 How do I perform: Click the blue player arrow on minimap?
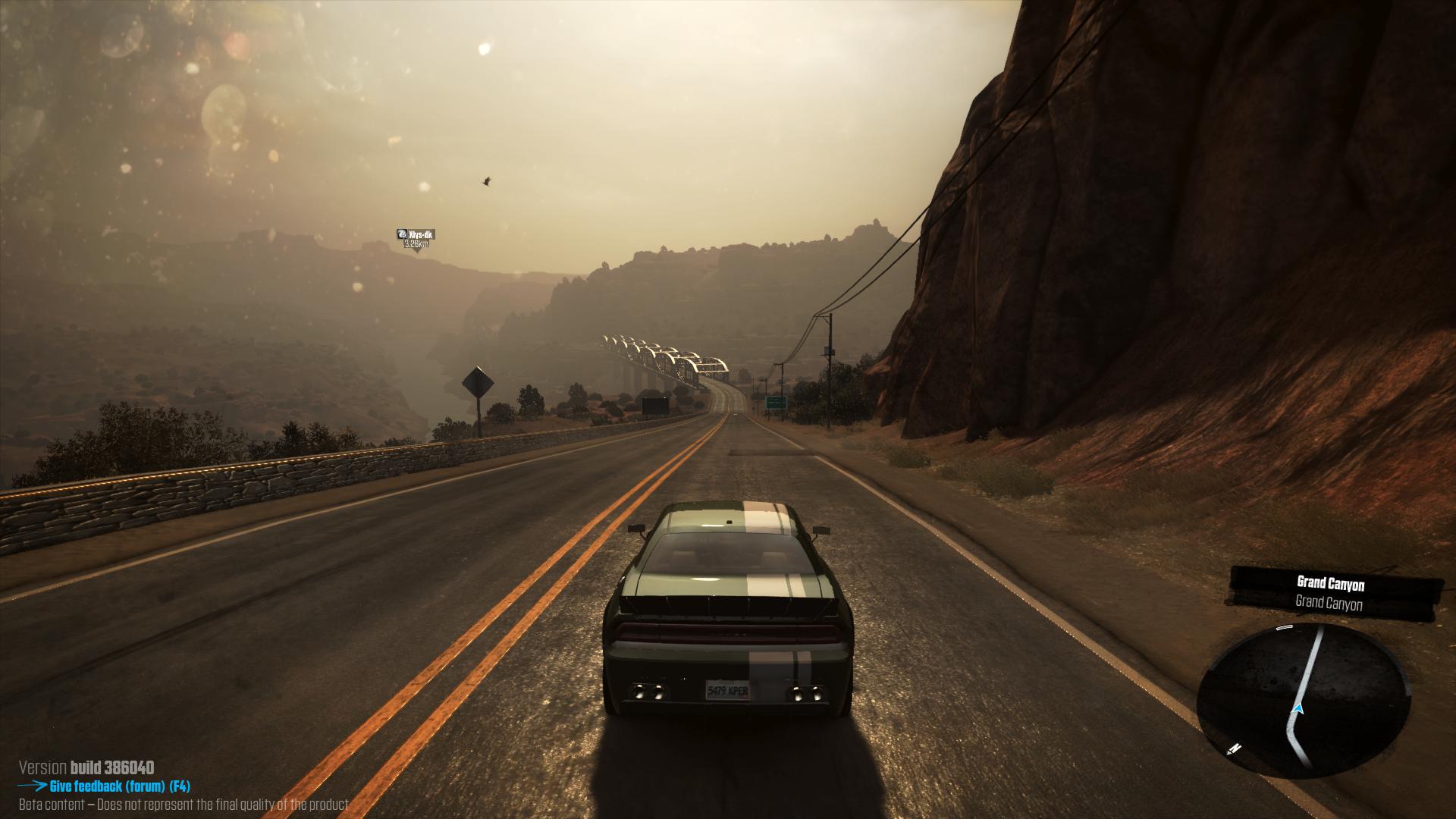click(x=1298, y=709)
